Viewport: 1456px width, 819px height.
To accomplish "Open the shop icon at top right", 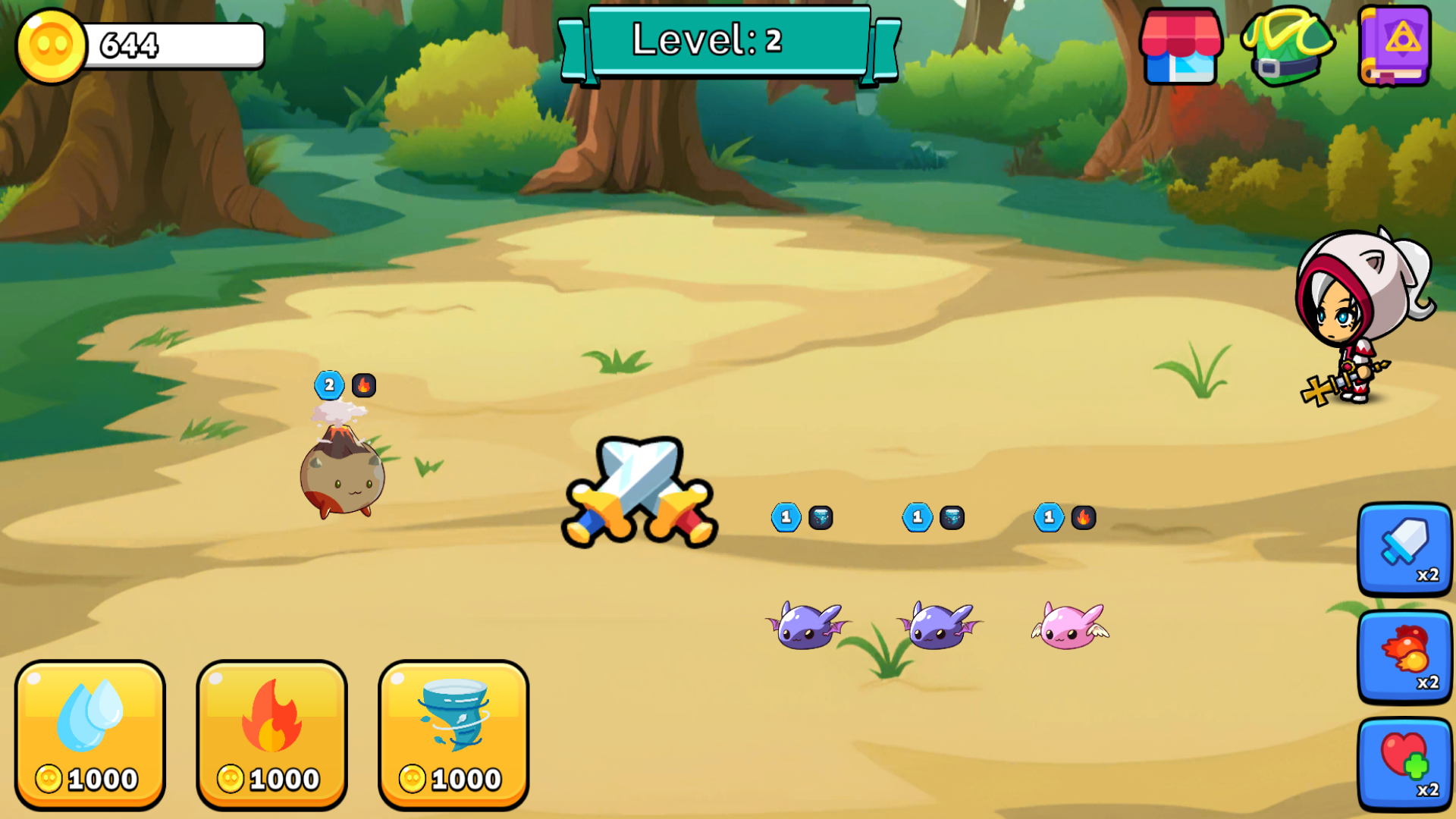I will [x=1182, y=45].
